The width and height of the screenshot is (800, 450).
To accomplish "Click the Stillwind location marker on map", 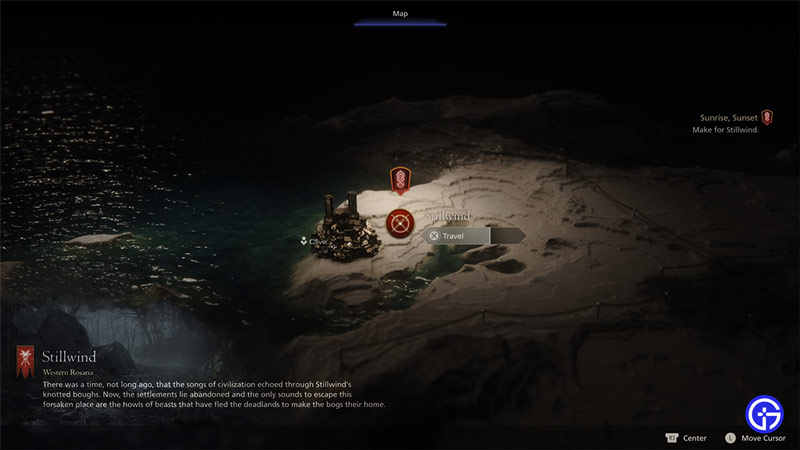I will [400, 222].
